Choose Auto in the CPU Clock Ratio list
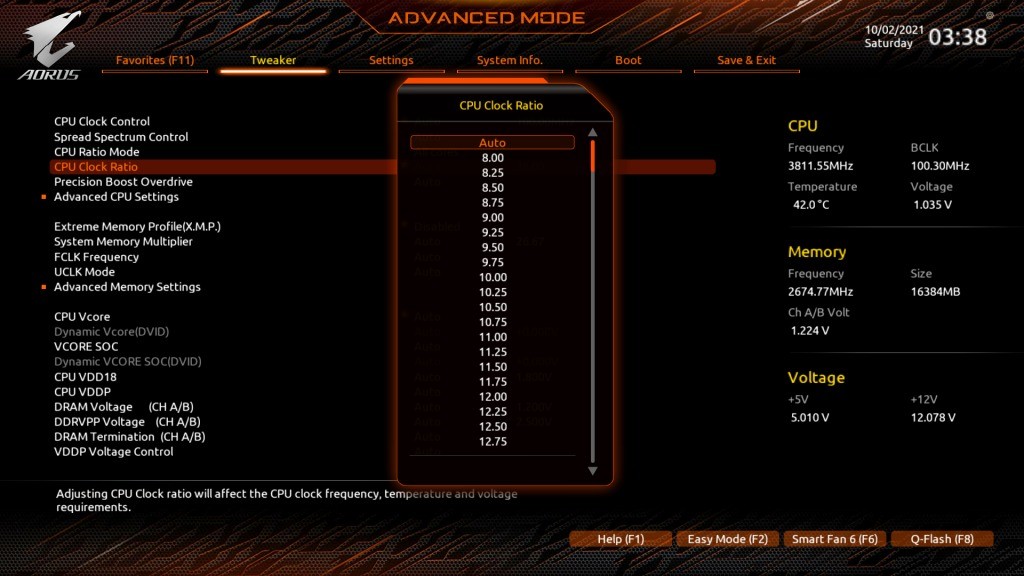 (492, 143)
